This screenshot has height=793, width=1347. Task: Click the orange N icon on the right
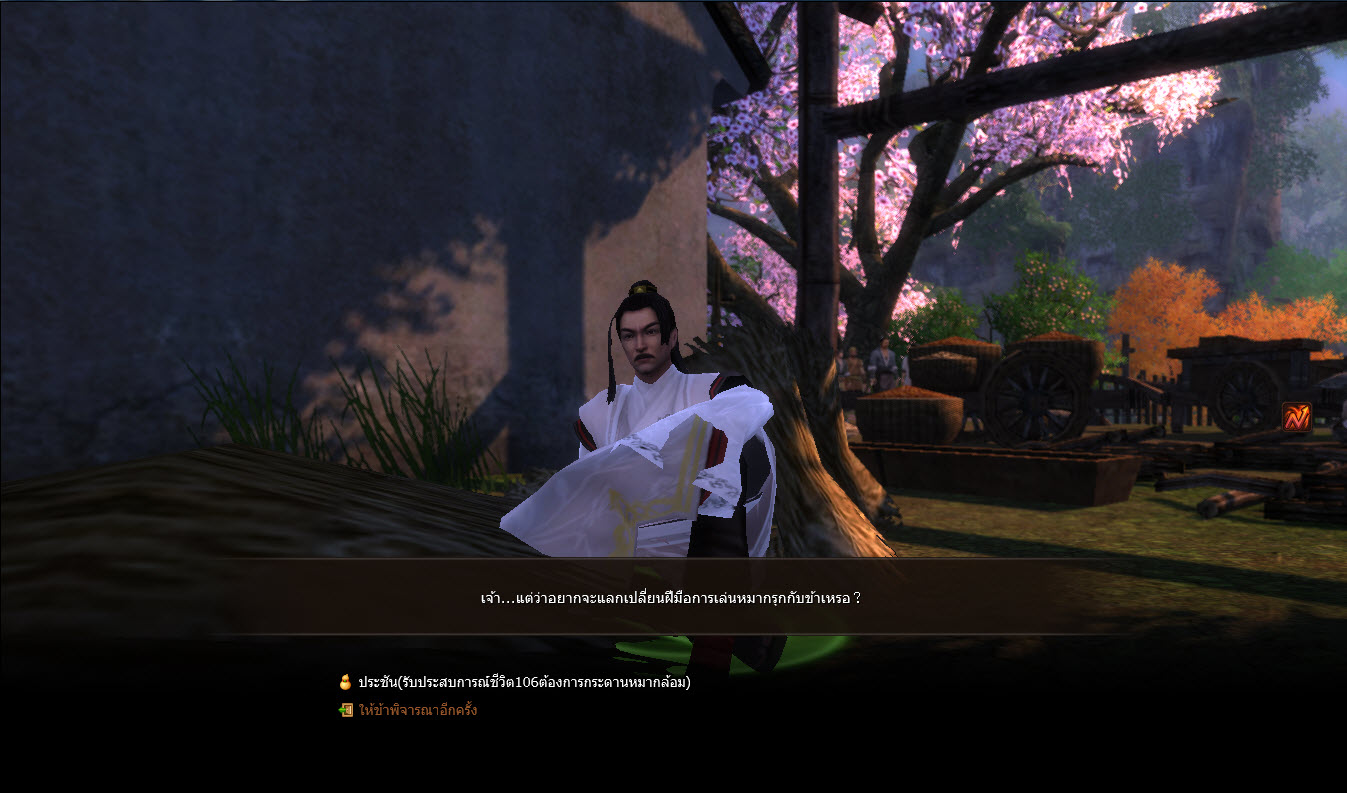click(x=1296, y=417)
